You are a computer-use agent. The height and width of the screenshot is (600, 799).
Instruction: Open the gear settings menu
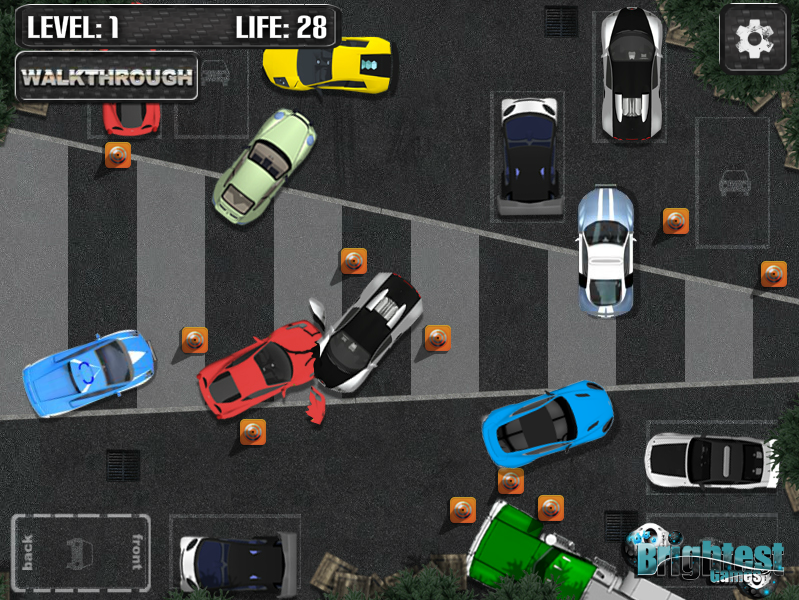[752, 39]
